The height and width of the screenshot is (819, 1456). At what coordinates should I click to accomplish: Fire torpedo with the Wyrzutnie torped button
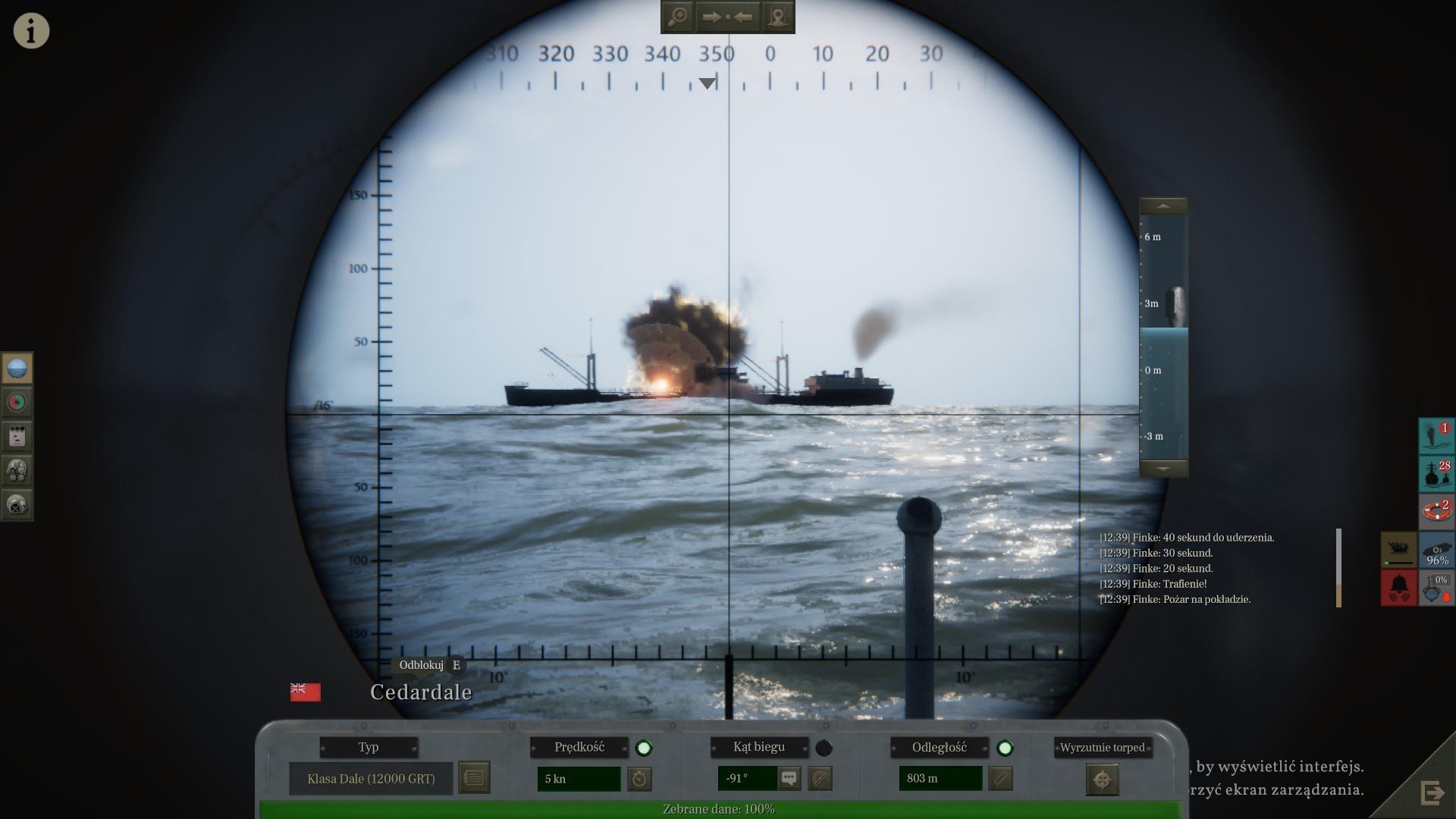point(1102,780)
